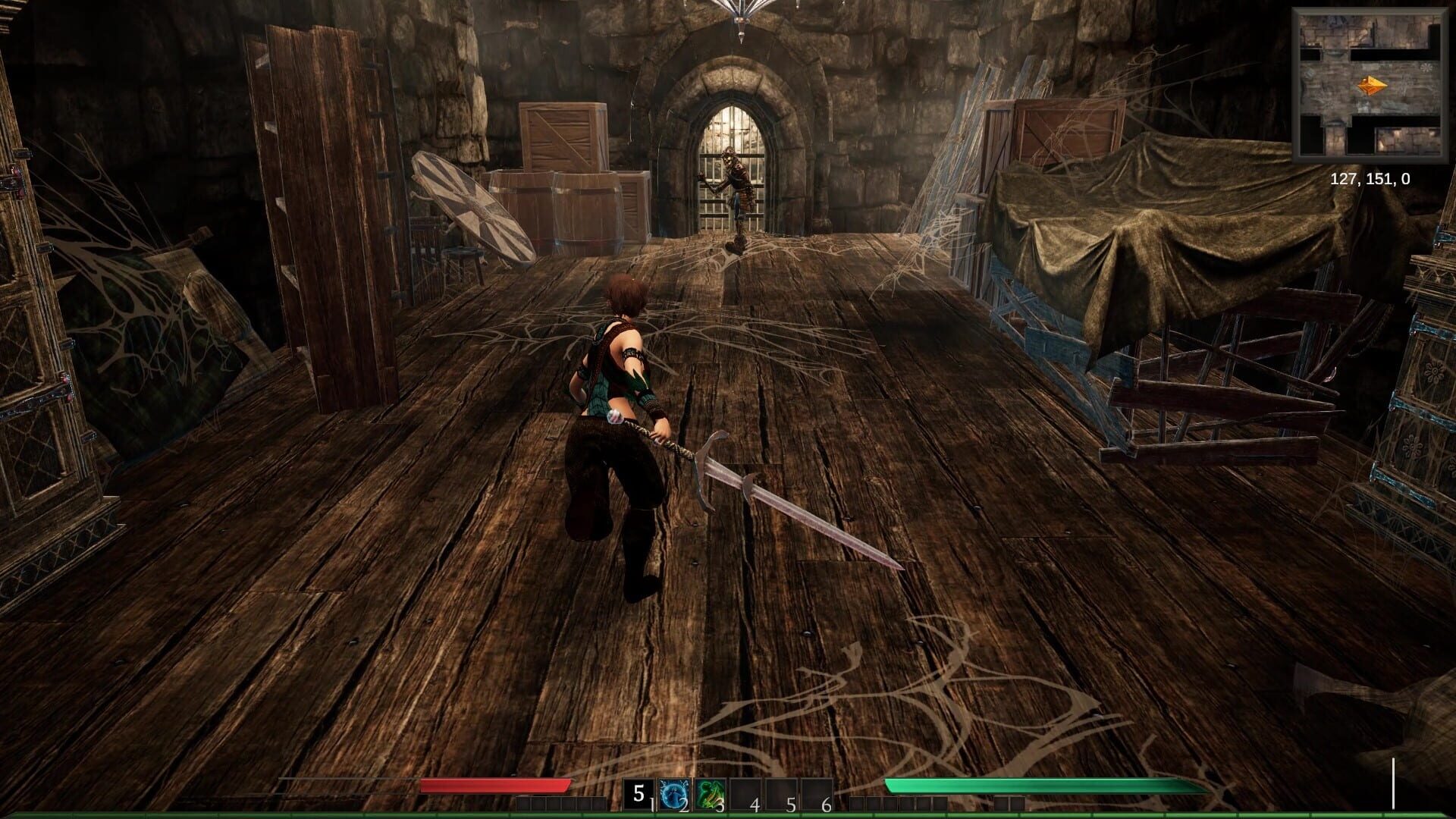Viewport: 1456px width, 819px height.
Task: Click the orange player arrow on the minimap
Action: click(x=1372, y=84)
